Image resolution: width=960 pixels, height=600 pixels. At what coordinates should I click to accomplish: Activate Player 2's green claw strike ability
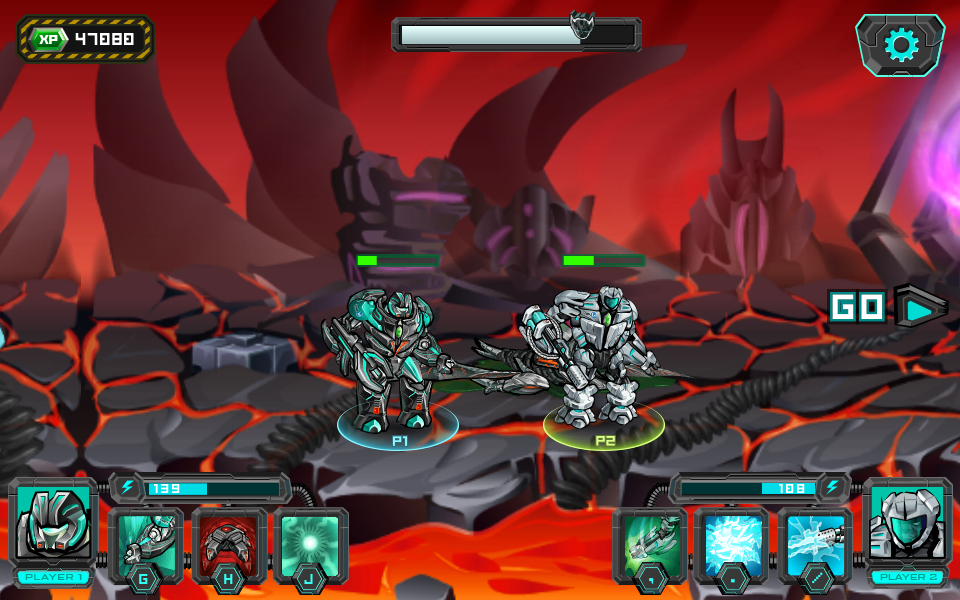click(x=650, y=543)
